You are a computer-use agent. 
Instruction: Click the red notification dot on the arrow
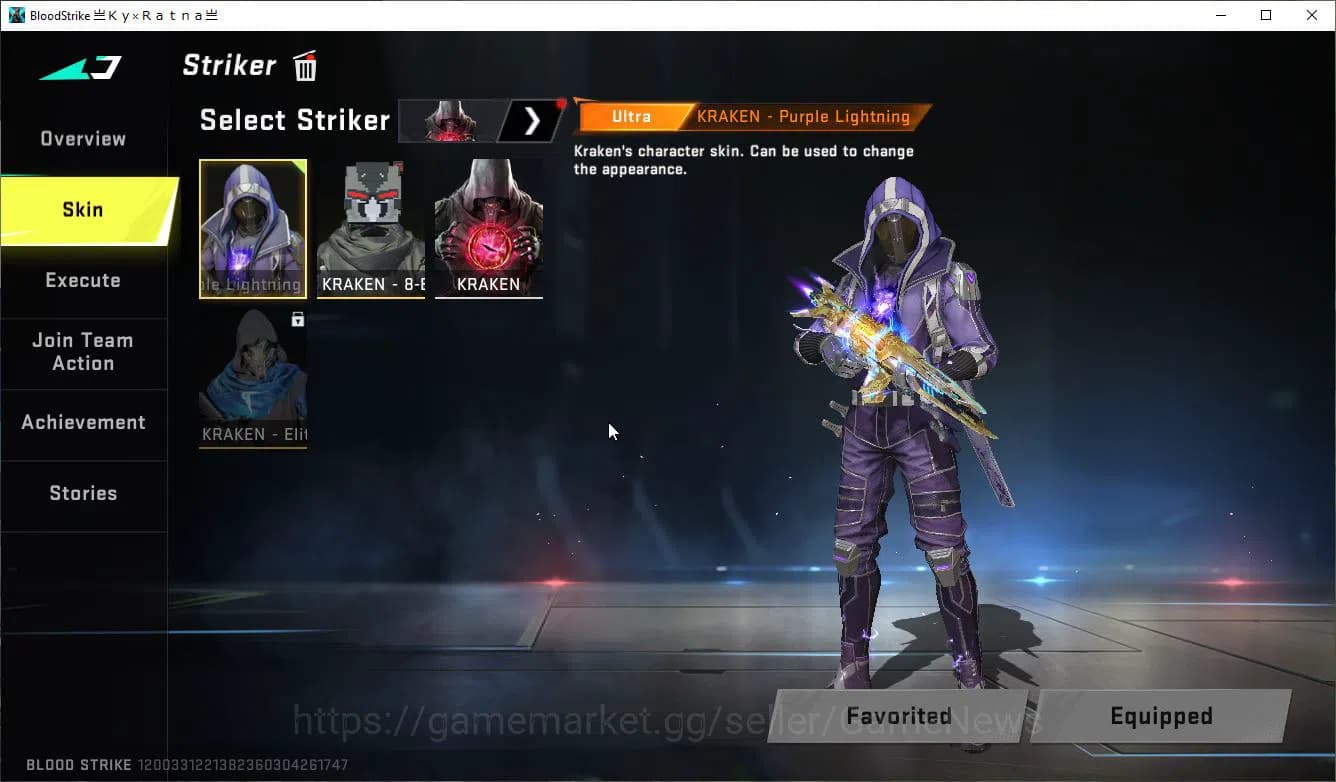(560, 101)
